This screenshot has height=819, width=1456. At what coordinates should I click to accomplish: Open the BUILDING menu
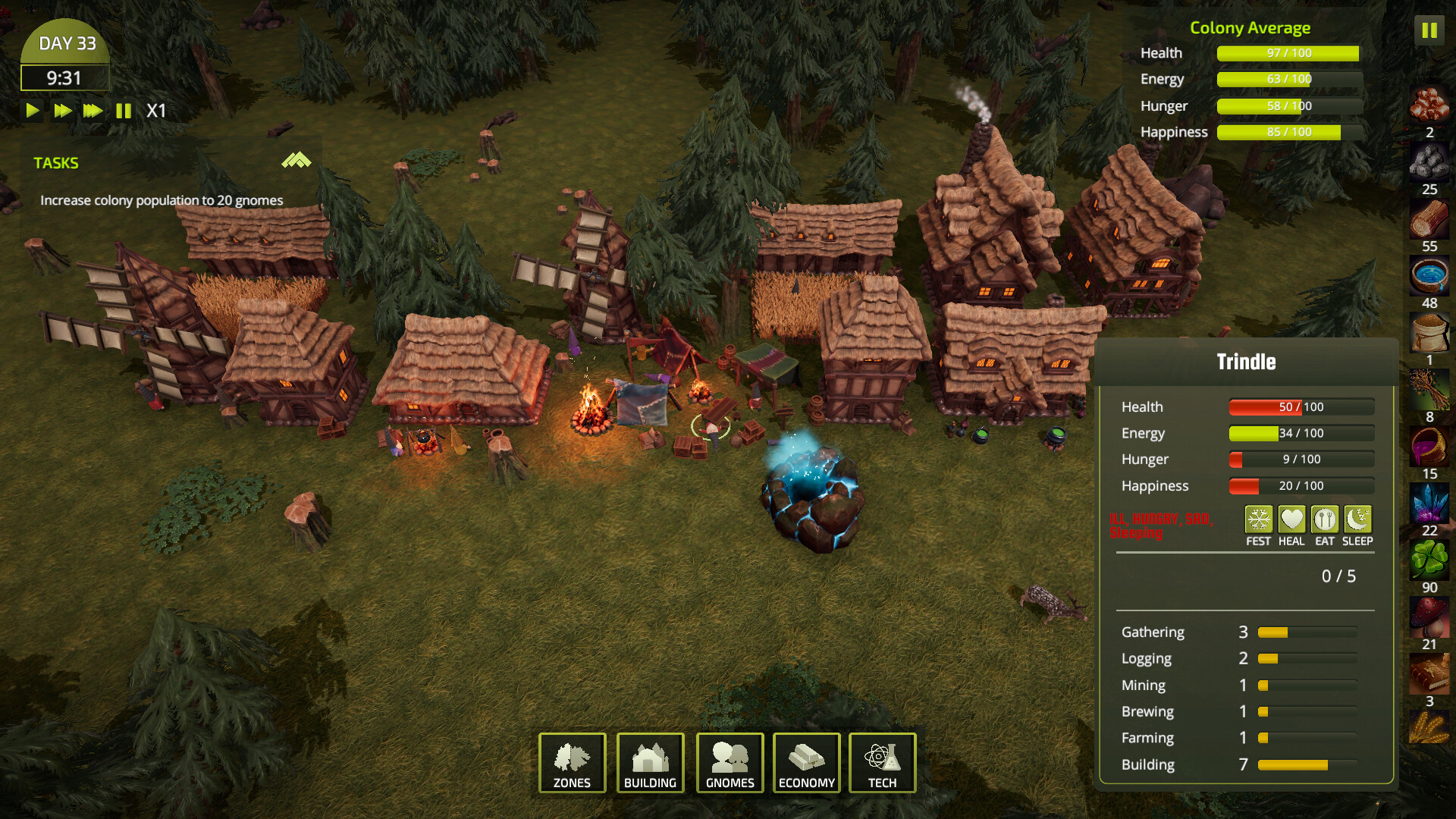click(651, 763)
